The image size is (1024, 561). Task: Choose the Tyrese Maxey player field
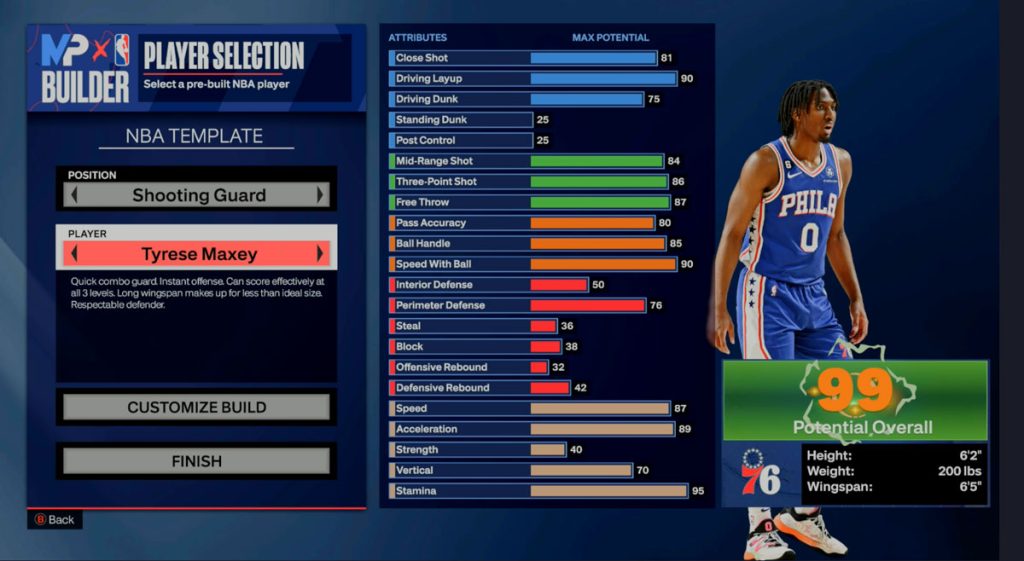[198, 254]
